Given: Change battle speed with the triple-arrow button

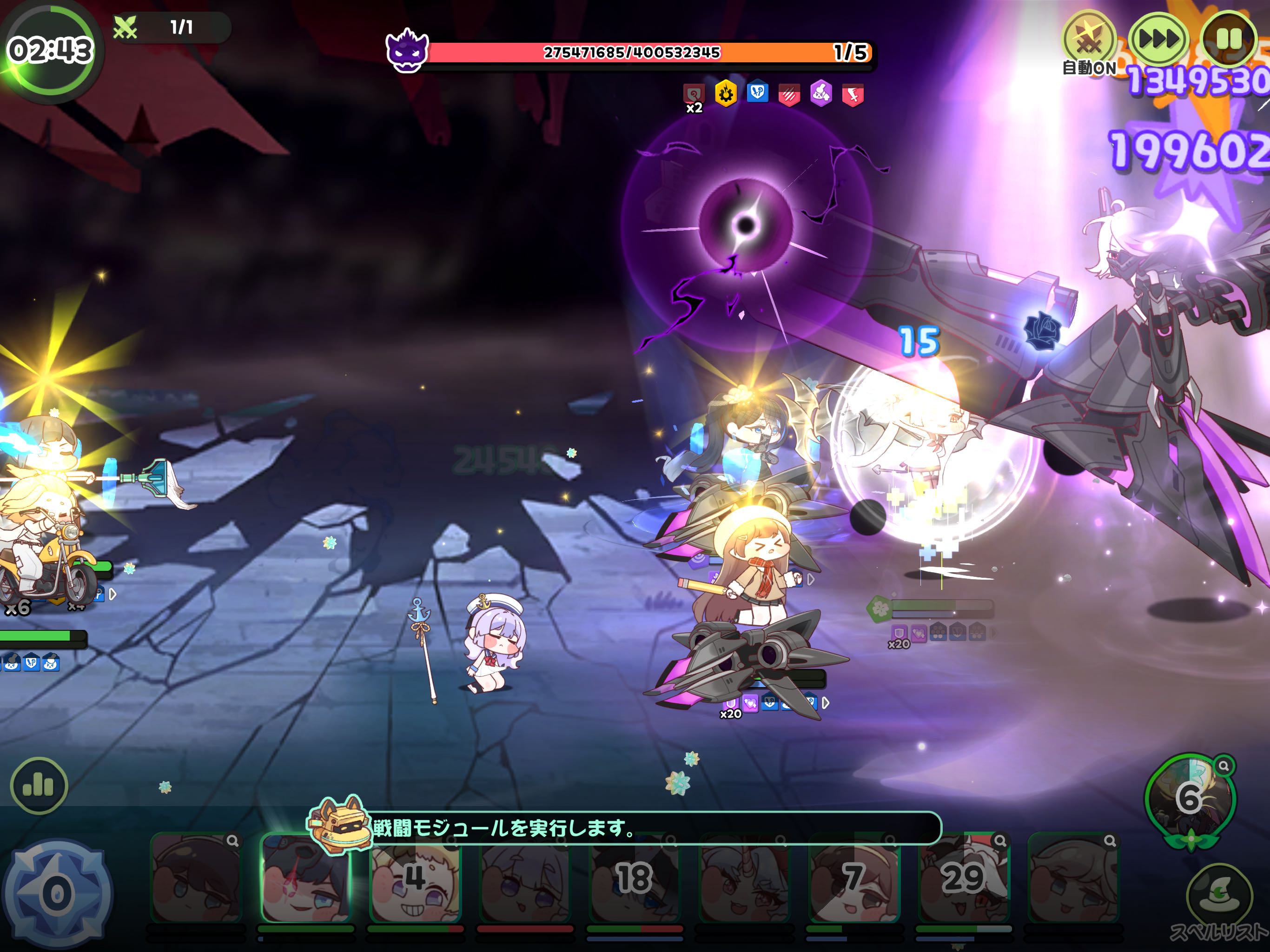Looking at the screenshot, I should coord(1158,40).
